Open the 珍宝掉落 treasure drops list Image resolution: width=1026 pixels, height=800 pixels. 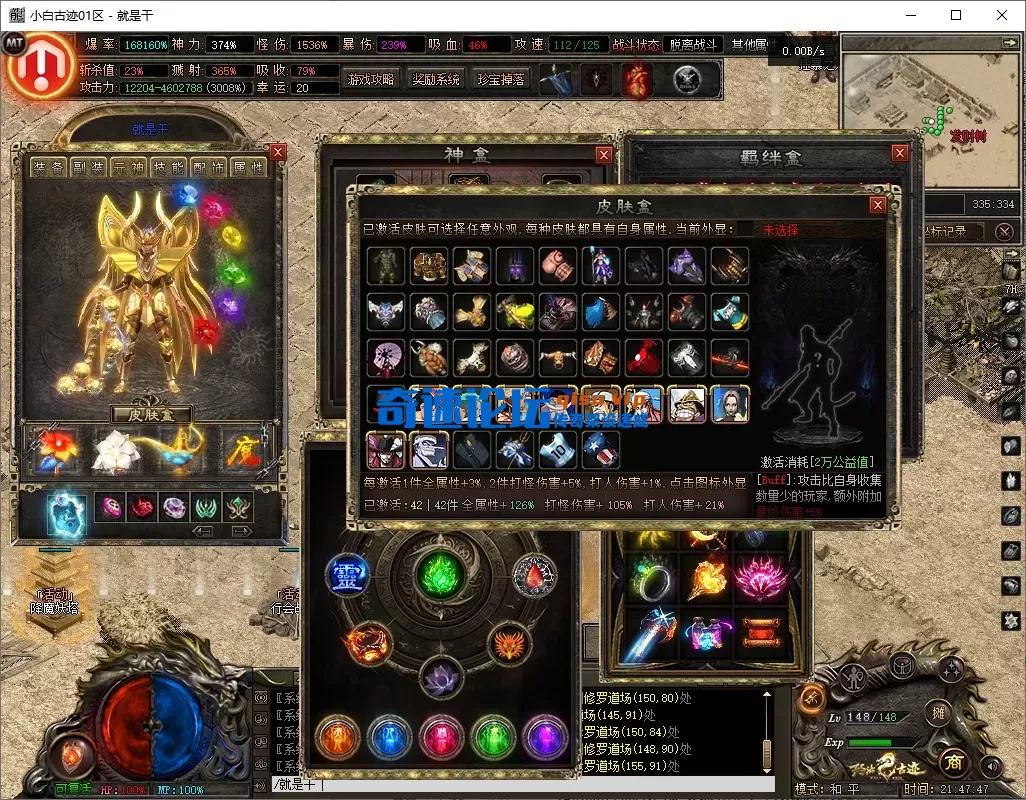[x=501, y=79]
